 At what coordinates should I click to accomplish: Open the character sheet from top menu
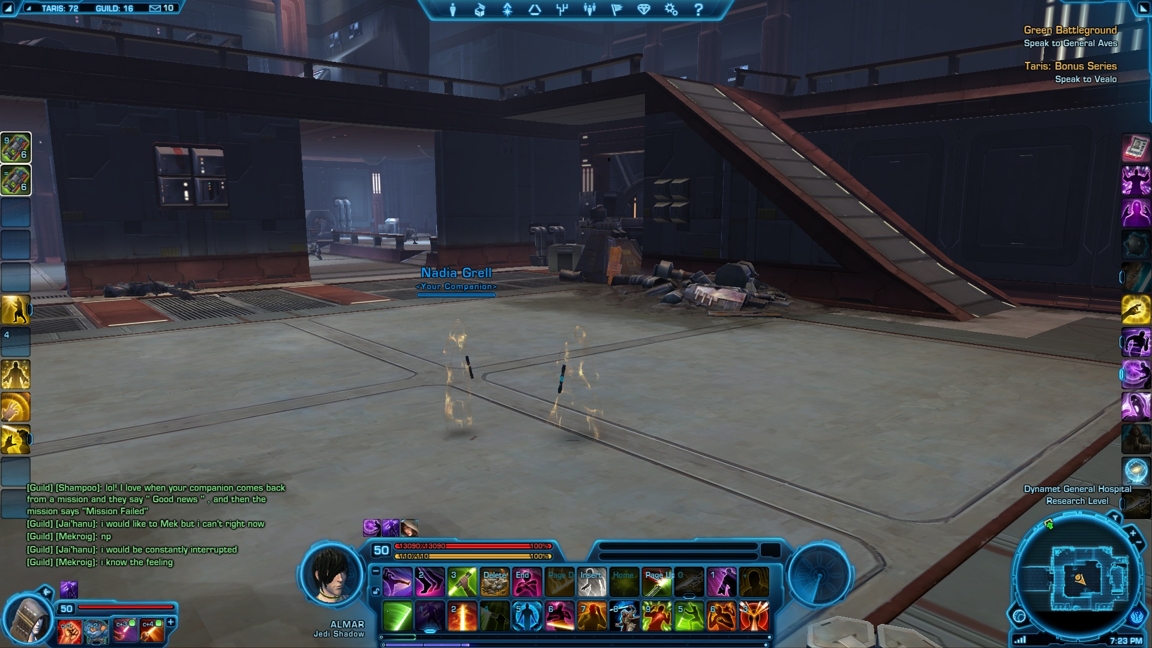point(453,10)
